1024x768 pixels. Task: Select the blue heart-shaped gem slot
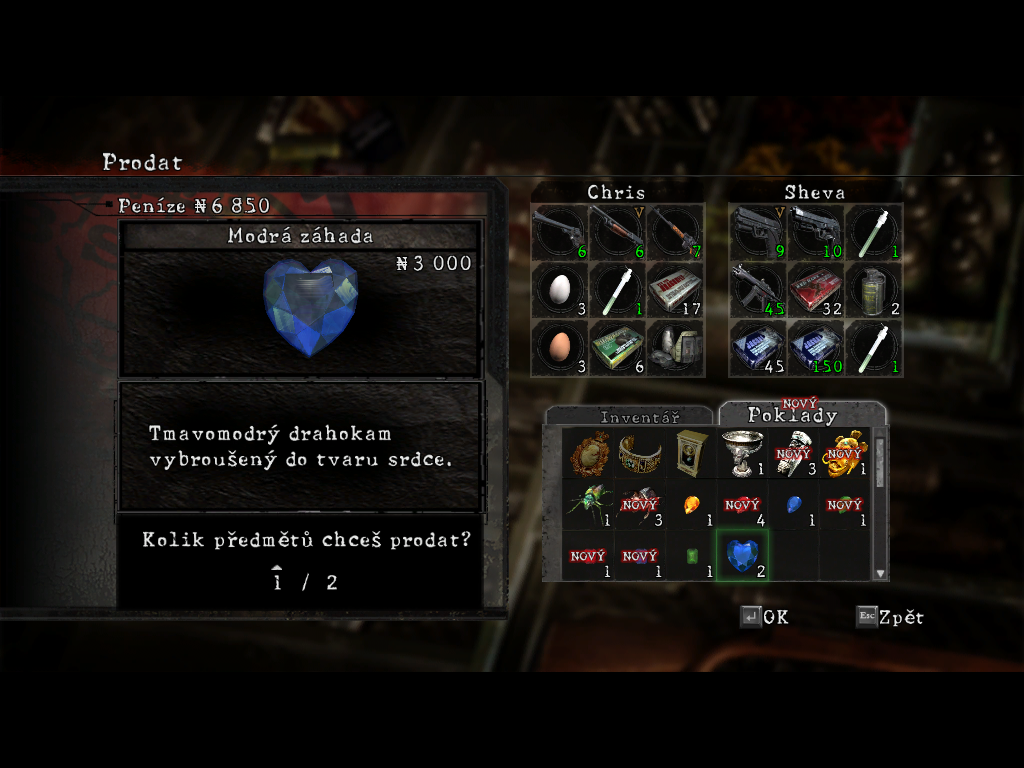click(742, 556)
